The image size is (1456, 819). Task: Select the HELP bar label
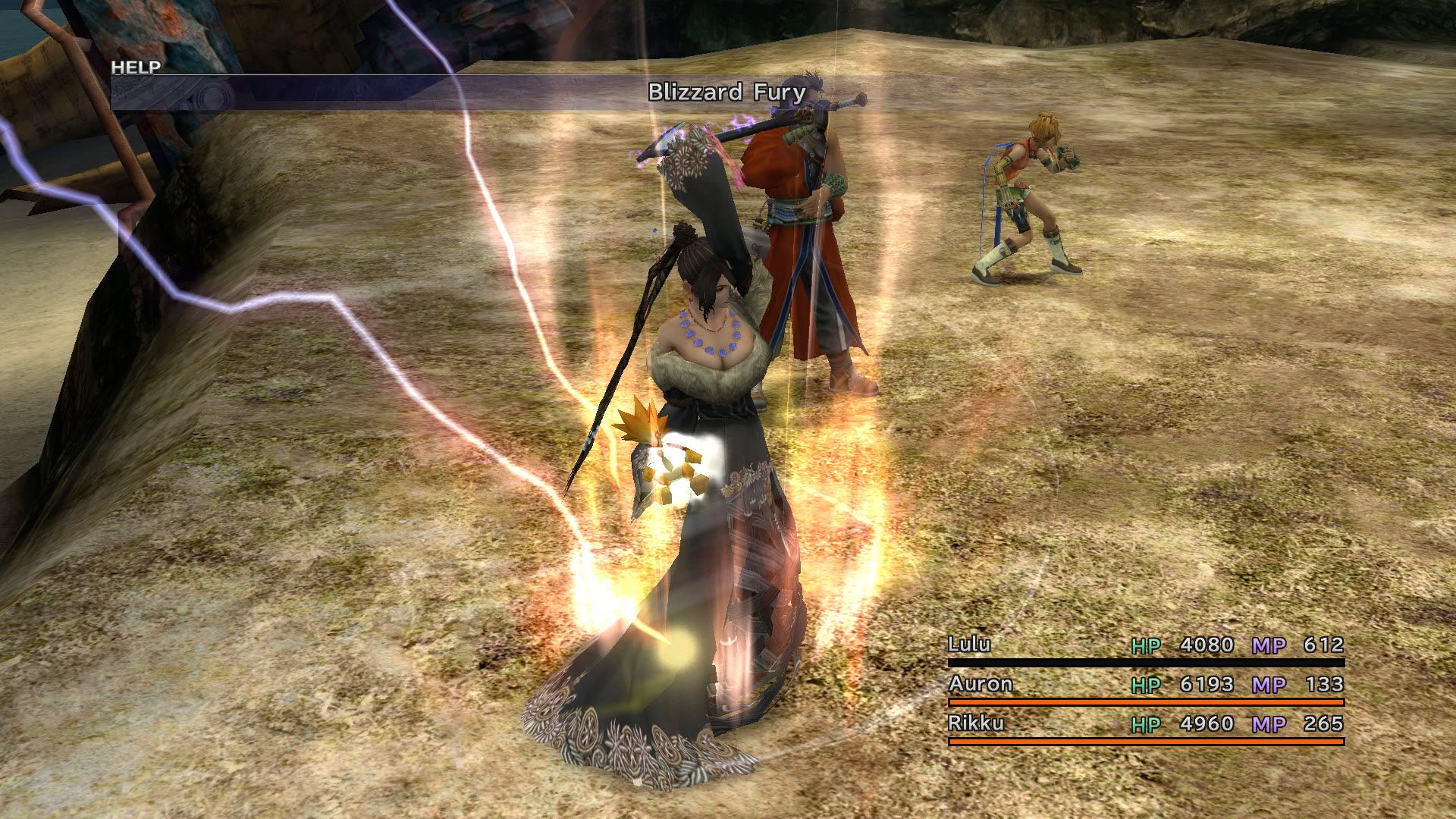(x=135, y=67)
